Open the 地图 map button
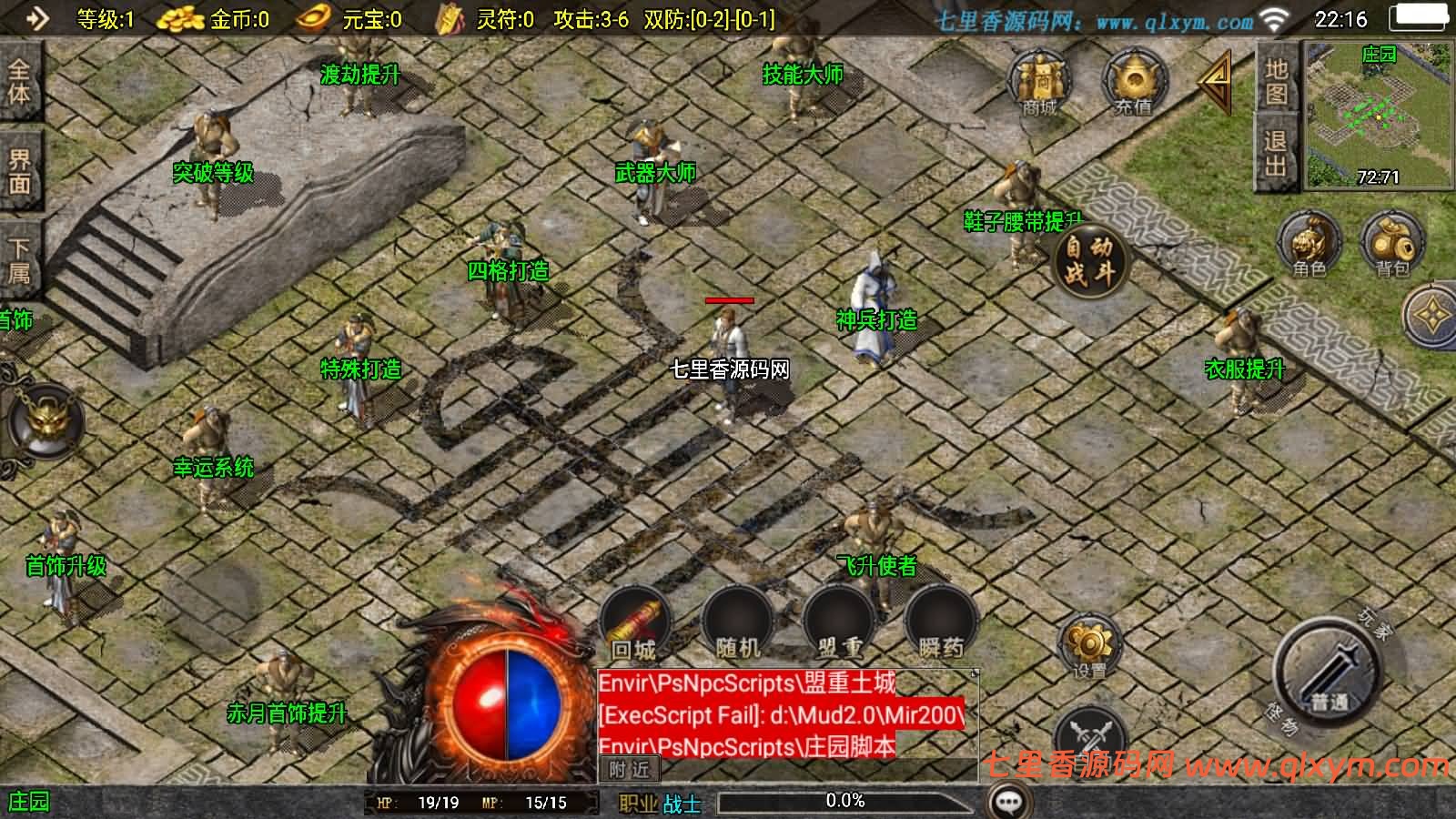Screen dimensions: 1456x819 pos(1276,80)
